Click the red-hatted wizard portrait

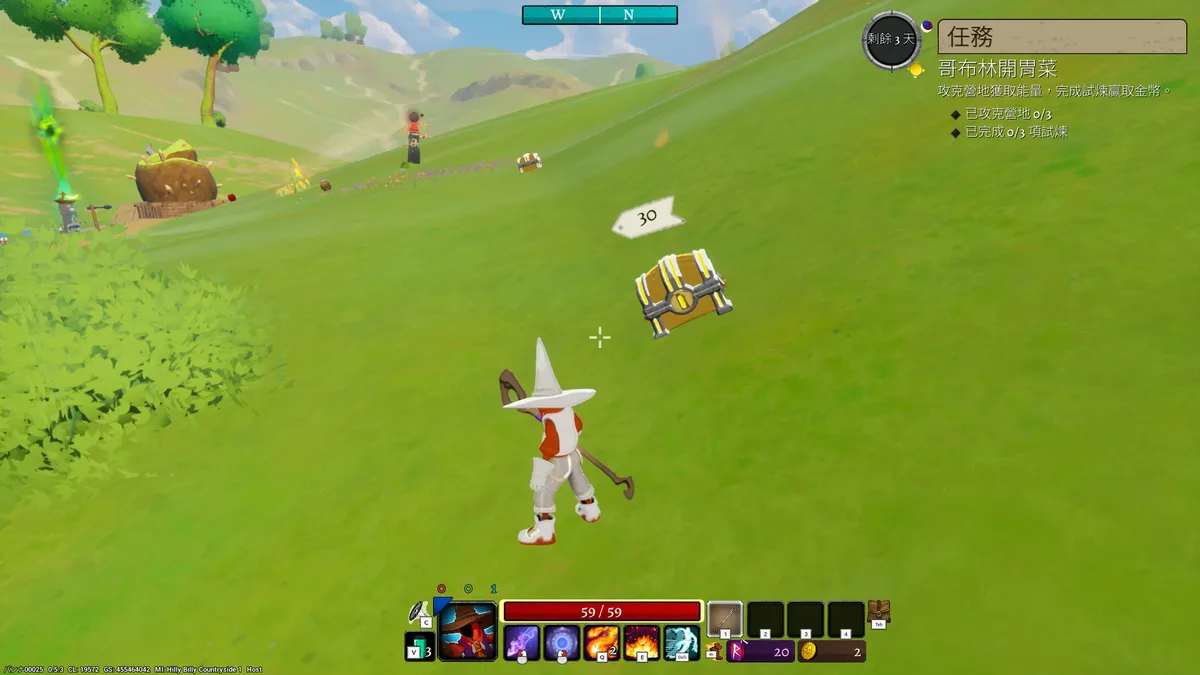pyautogui.click(x=468, y=631)
